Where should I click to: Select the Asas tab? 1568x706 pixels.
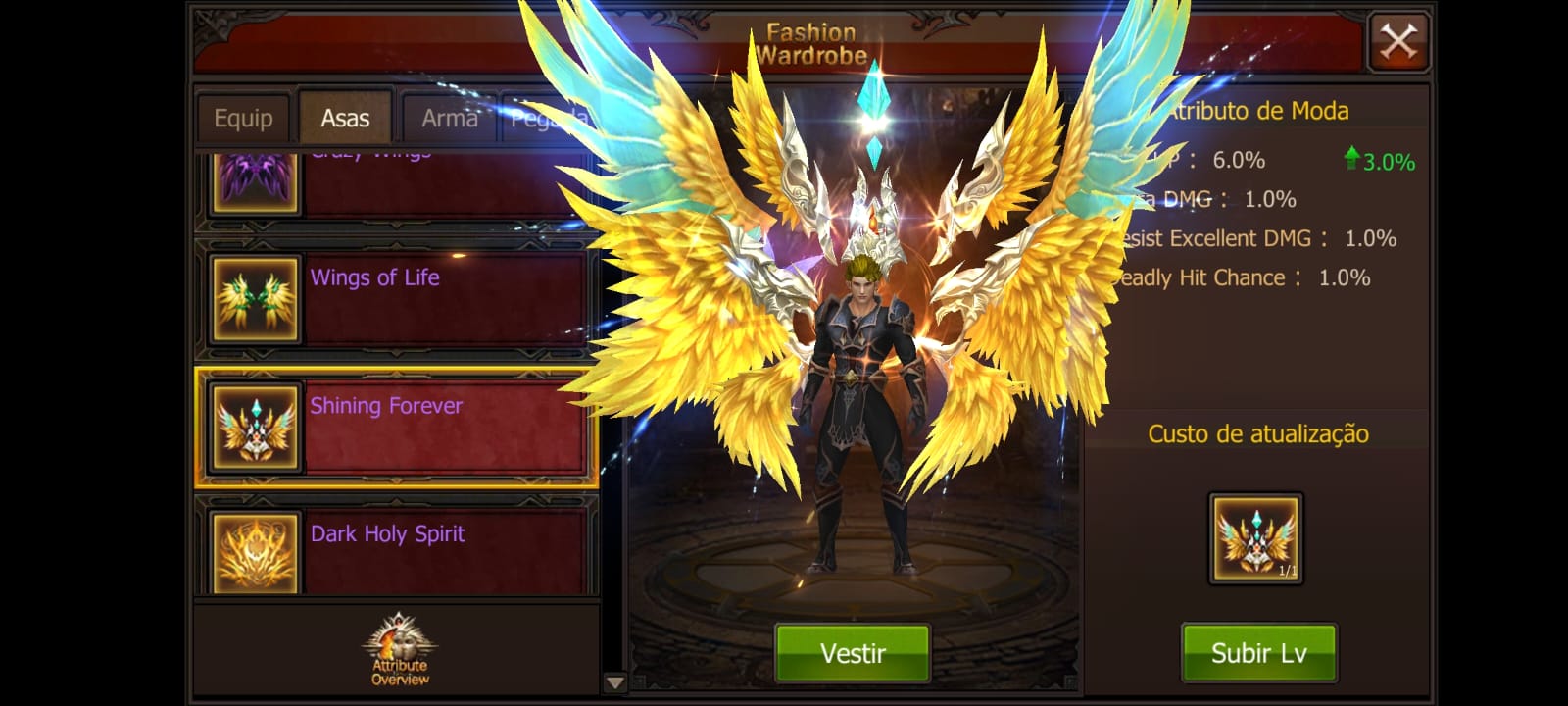click(x=345, y=119)
